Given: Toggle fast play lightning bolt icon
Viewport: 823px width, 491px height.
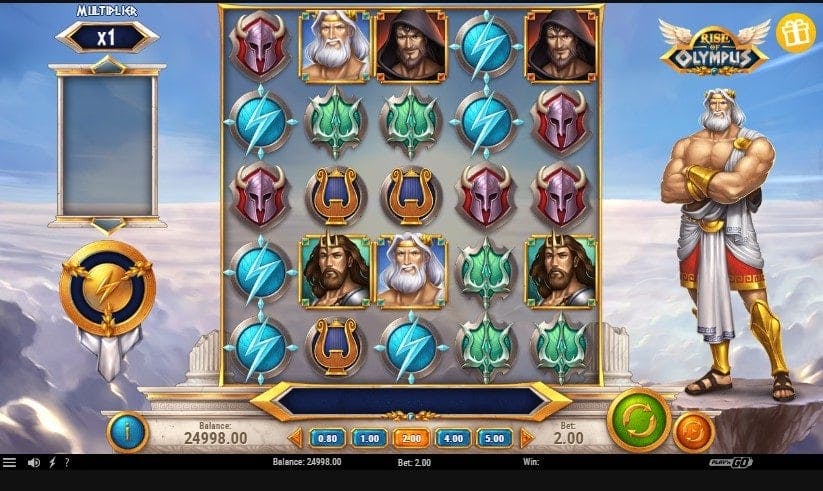Looking at the screenshot, I should coord(51,463).
